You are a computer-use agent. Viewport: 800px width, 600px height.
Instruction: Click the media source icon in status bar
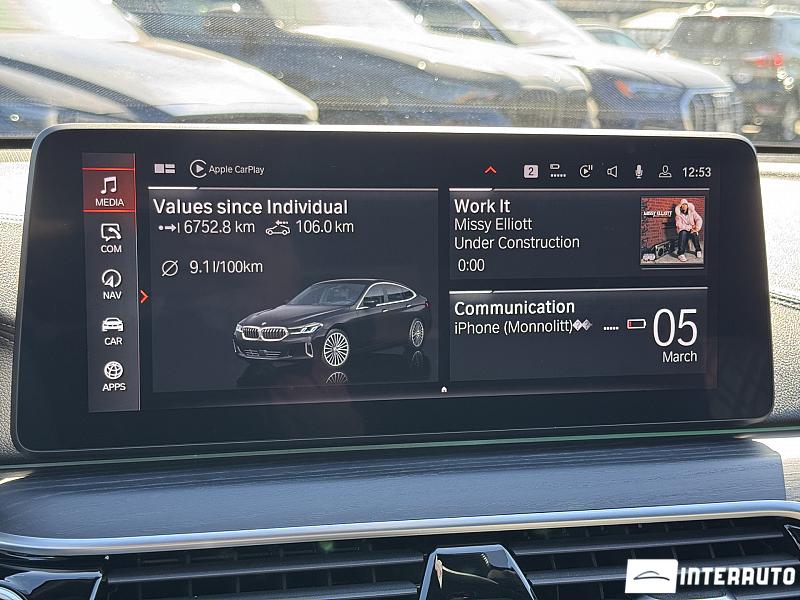click(x=585, y=171)
